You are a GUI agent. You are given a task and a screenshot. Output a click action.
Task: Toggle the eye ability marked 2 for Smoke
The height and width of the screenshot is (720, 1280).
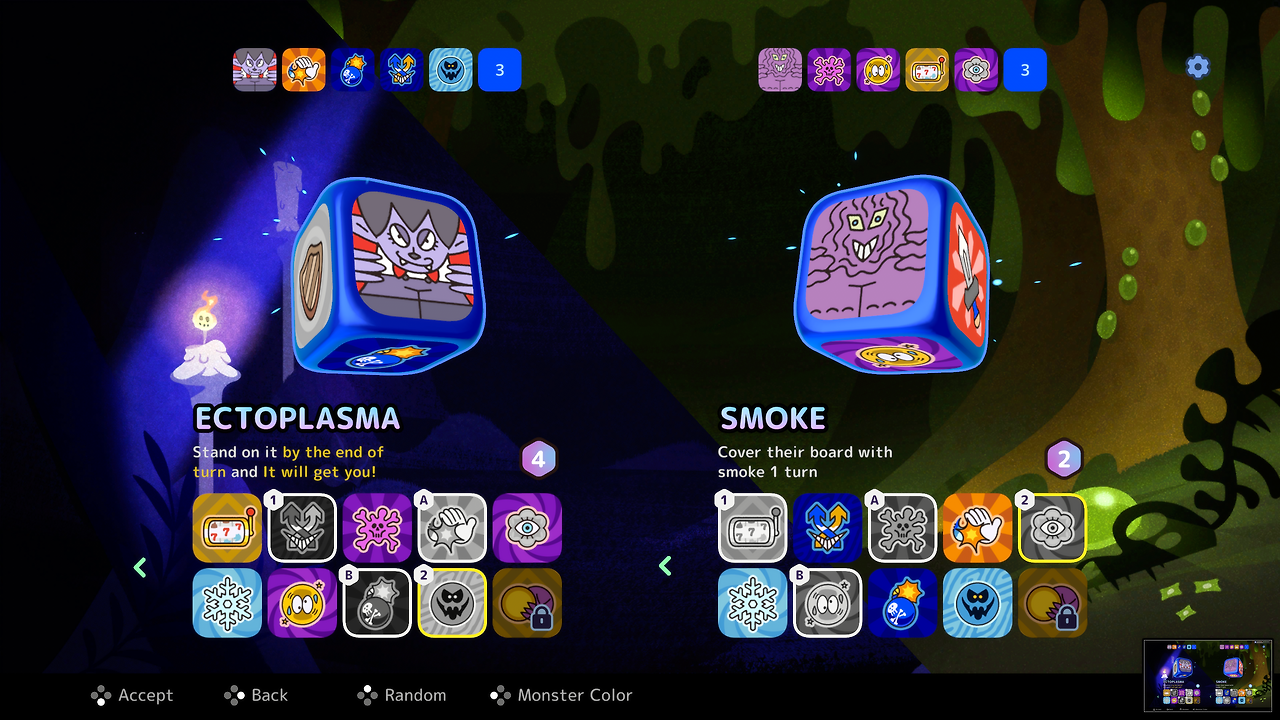(1052, 527)
